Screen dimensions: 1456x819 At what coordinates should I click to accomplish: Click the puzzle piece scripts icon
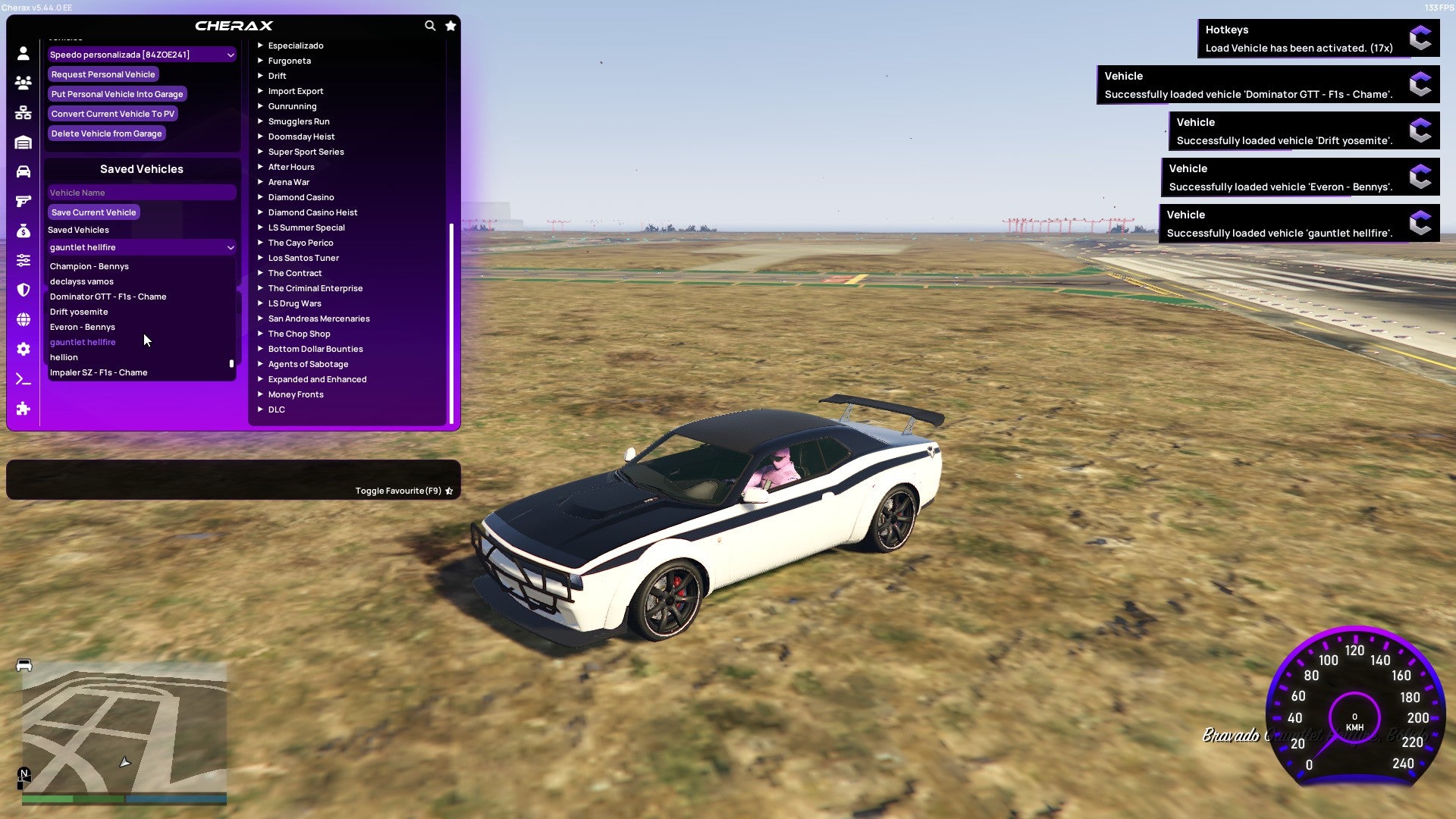pos(23,409)
